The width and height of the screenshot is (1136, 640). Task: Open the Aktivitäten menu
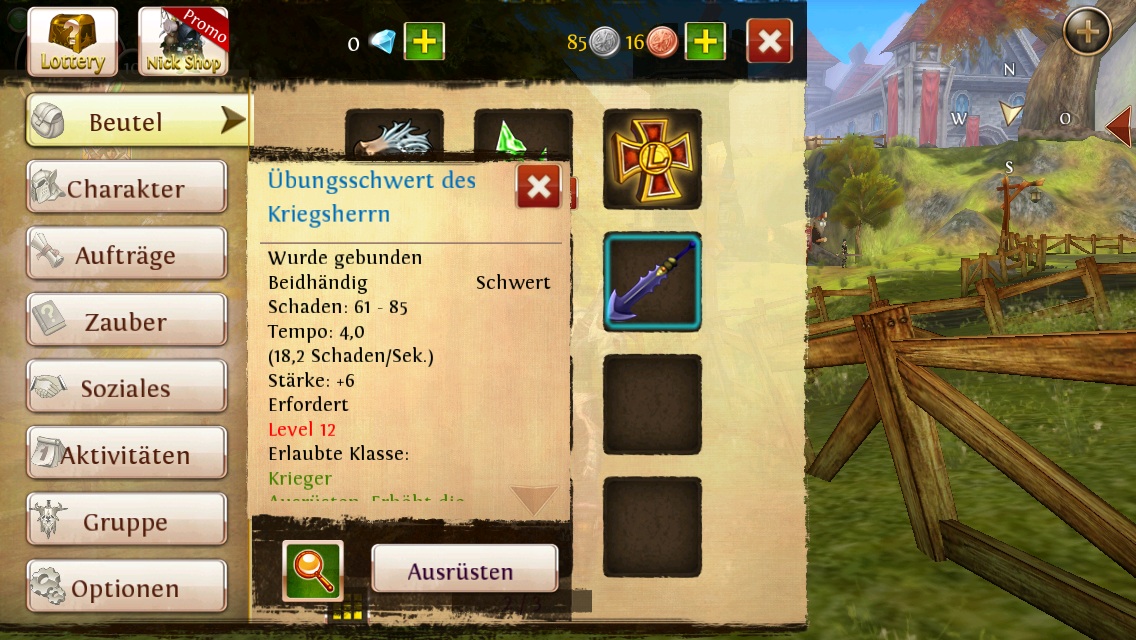[x=126, y=455]
